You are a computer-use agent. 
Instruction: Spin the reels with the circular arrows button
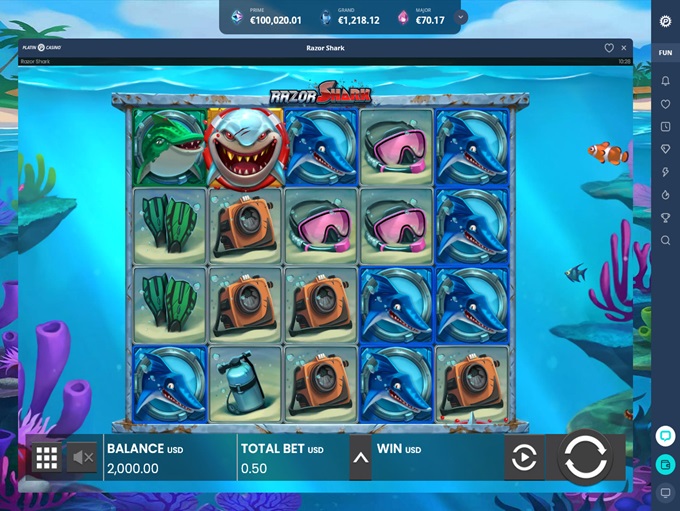click(x=584, y=457)
